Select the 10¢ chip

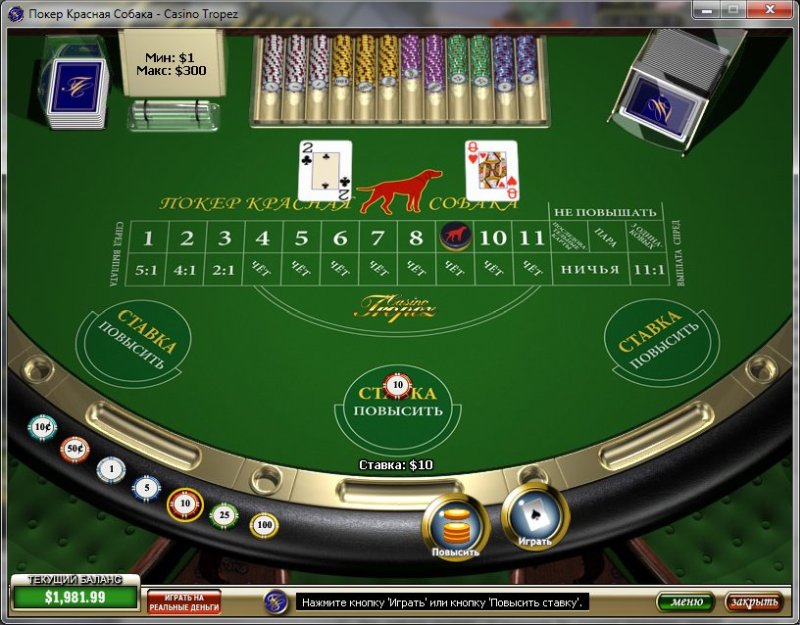pos(42,428)
